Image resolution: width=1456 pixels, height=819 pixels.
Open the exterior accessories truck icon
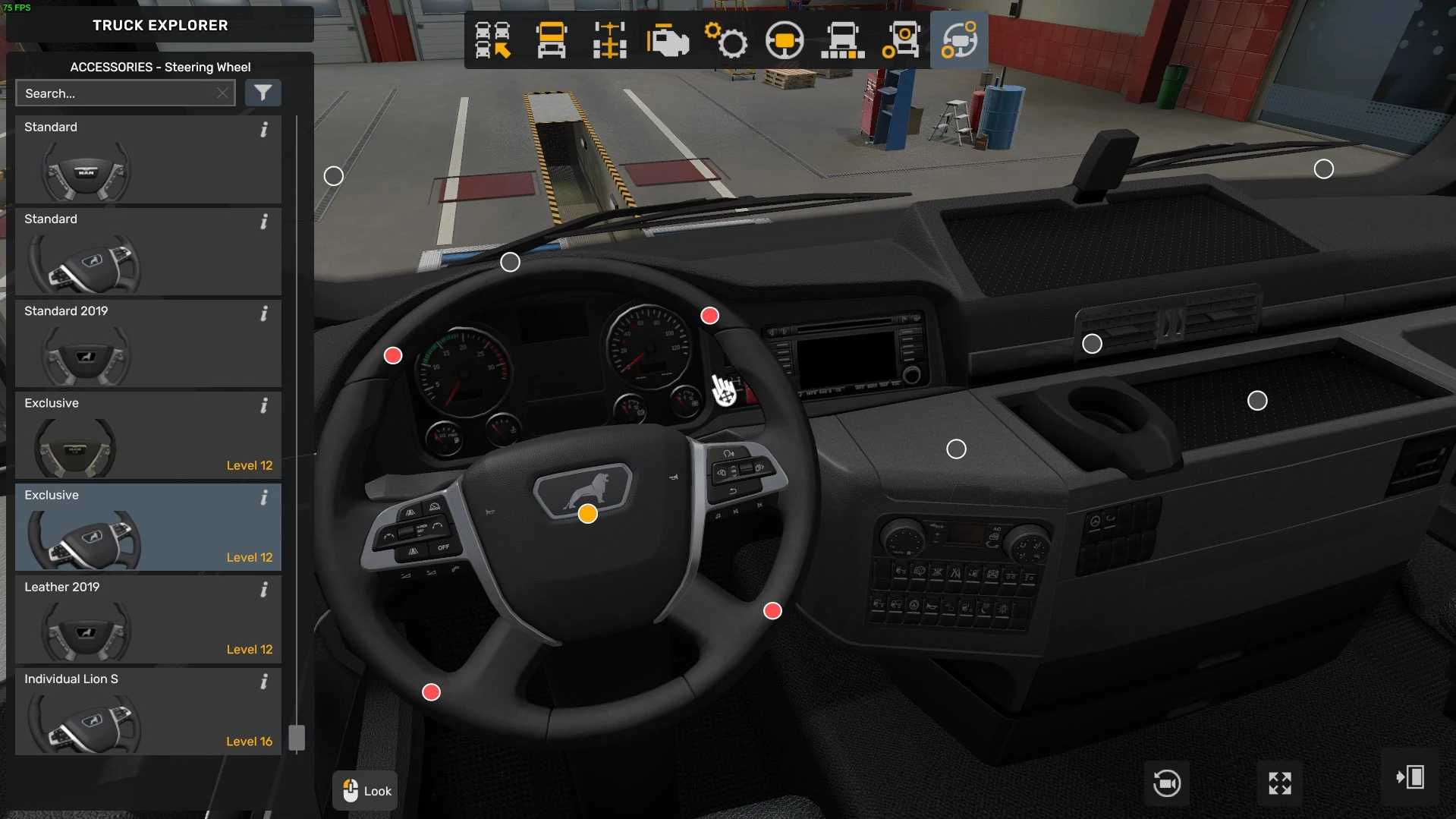[x=901, y=40]
